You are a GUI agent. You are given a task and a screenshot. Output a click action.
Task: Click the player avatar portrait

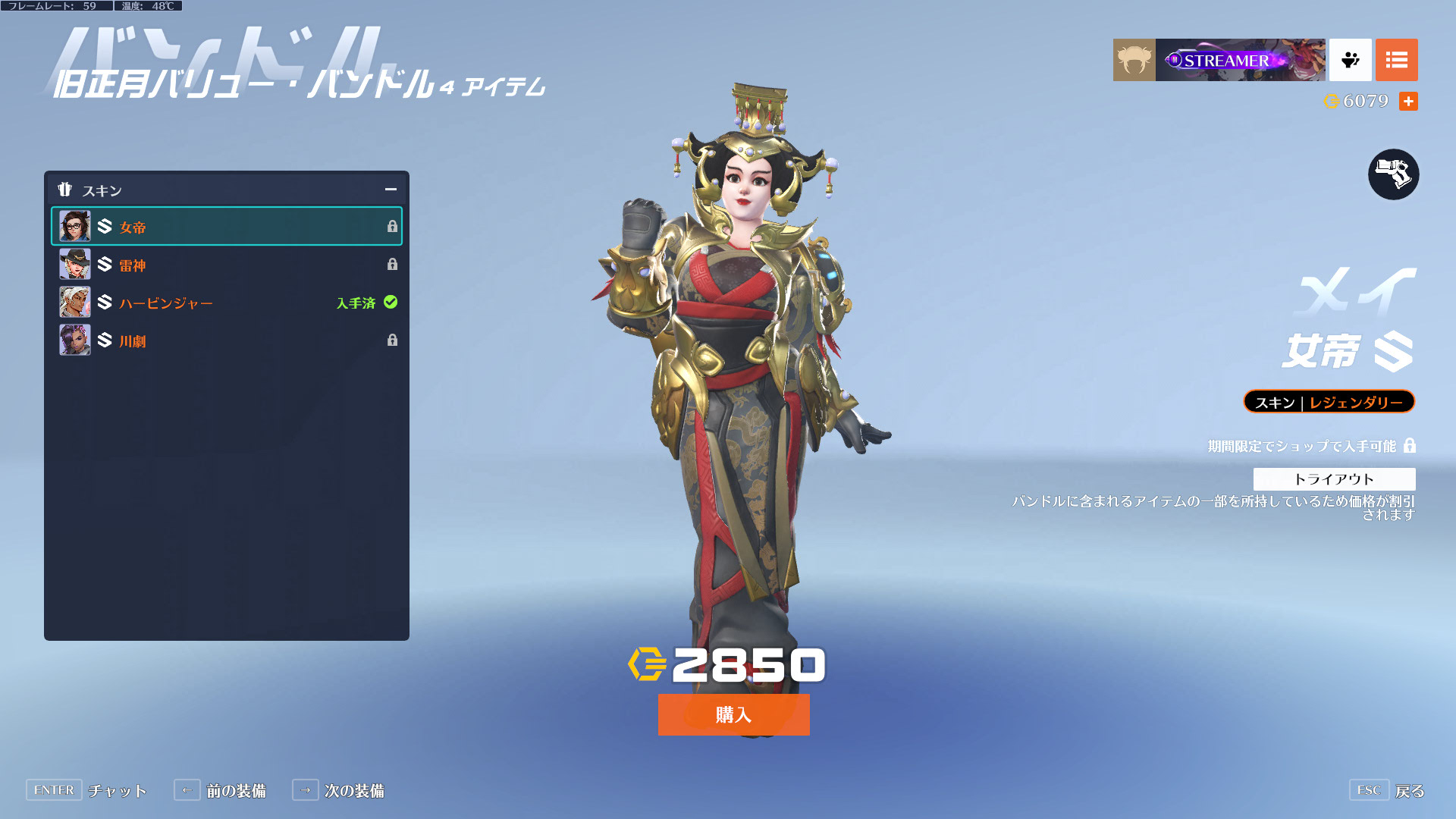[x=1134, y=60]
